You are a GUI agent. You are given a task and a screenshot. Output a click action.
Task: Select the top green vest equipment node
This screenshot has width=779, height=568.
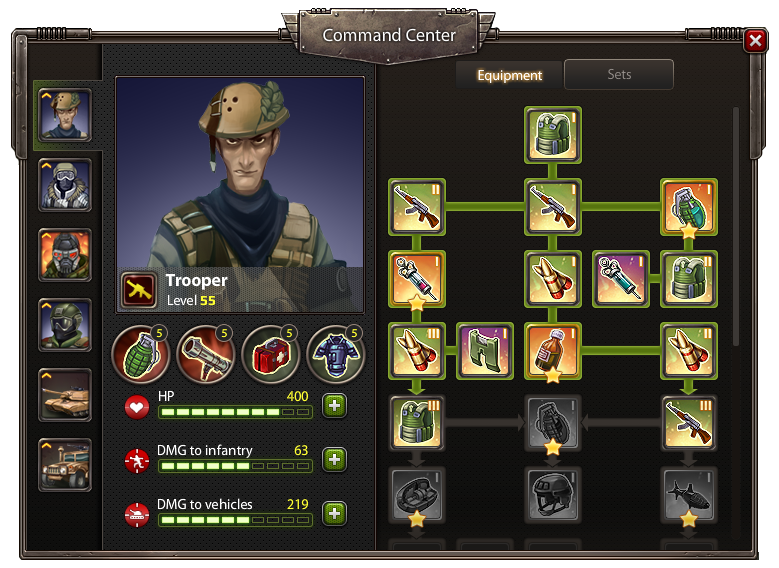[553, 134]
